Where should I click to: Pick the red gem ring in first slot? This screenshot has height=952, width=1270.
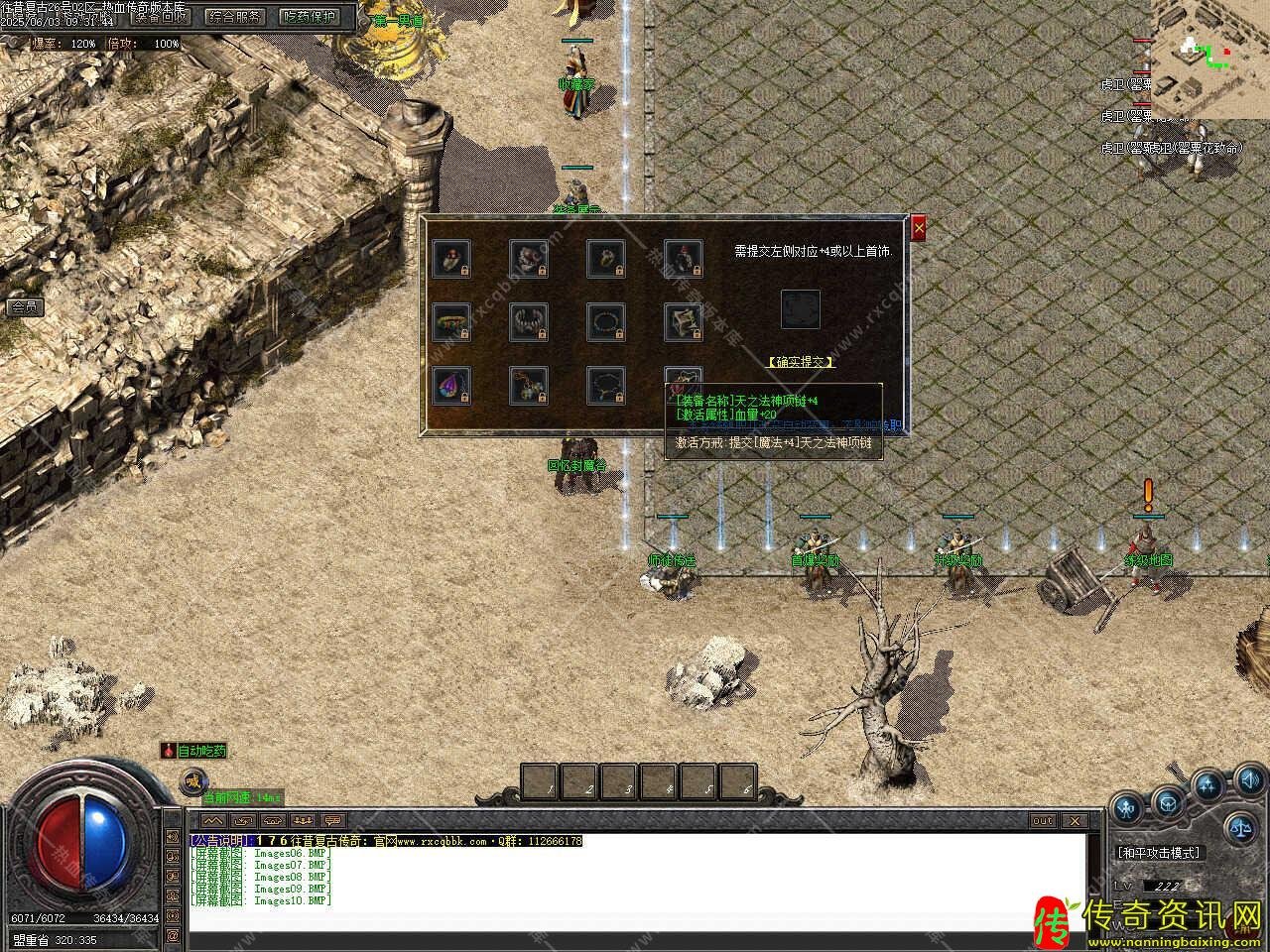click(452, 257)
